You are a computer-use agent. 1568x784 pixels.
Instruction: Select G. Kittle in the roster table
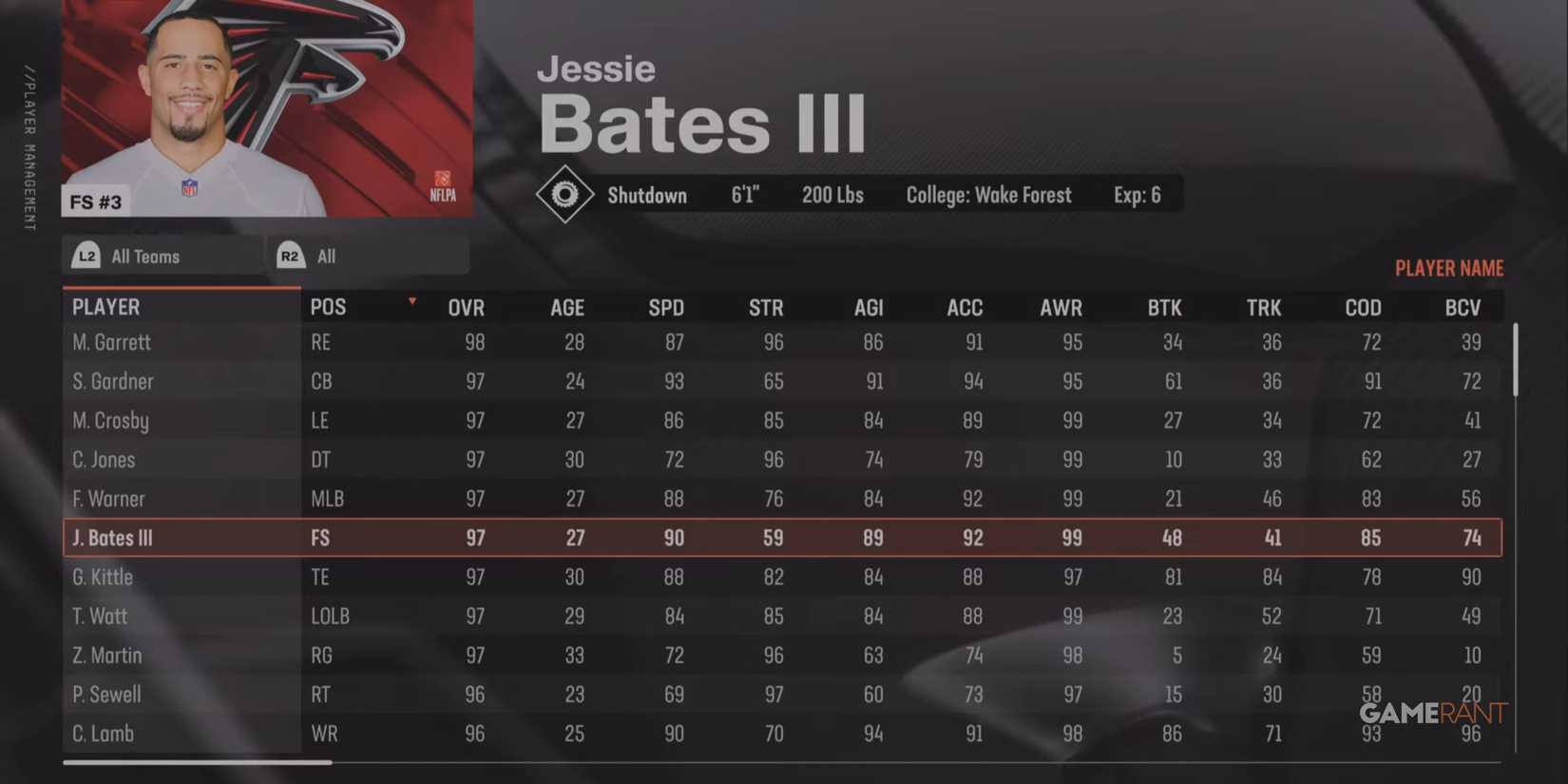(x=103, y=576)
